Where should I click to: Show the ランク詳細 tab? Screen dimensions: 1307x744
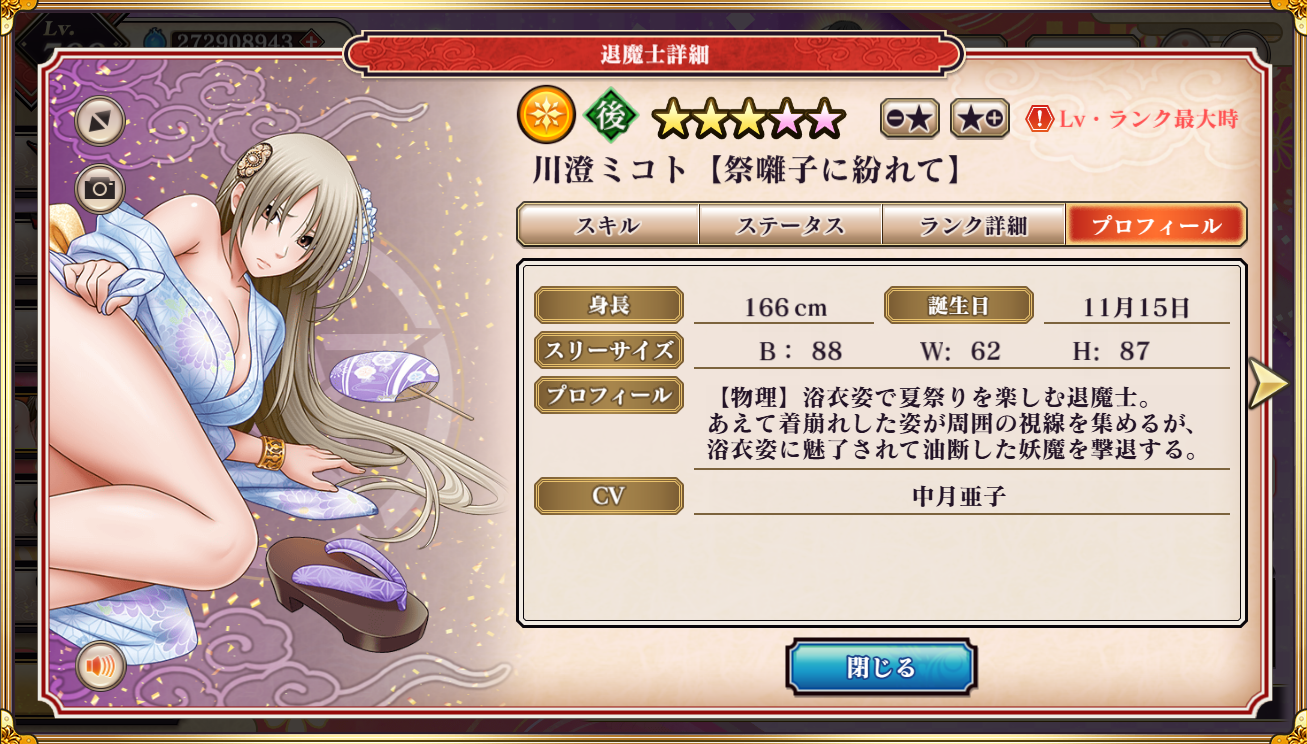pos(973,225)
